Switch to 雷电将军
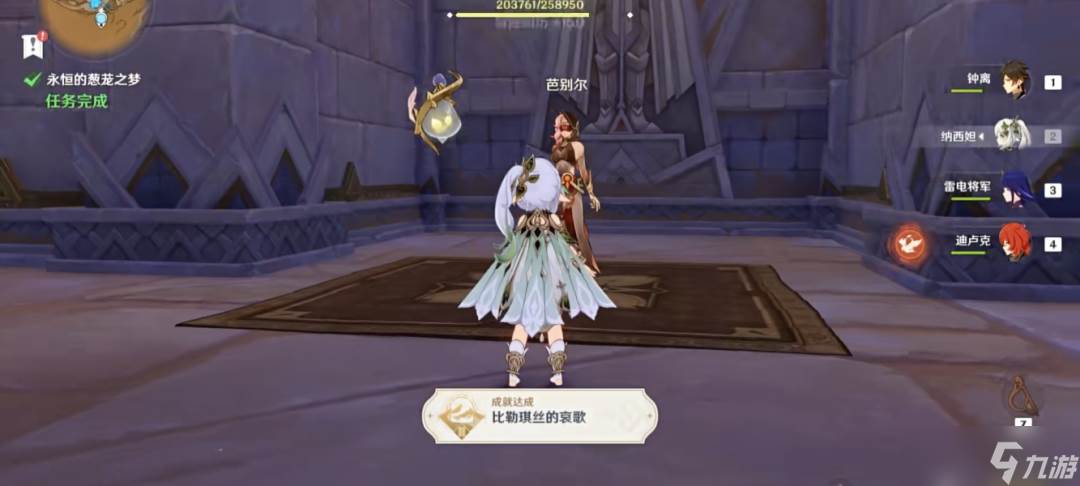The height and width of the screenshot is (486, 1080). (1016, 190)
